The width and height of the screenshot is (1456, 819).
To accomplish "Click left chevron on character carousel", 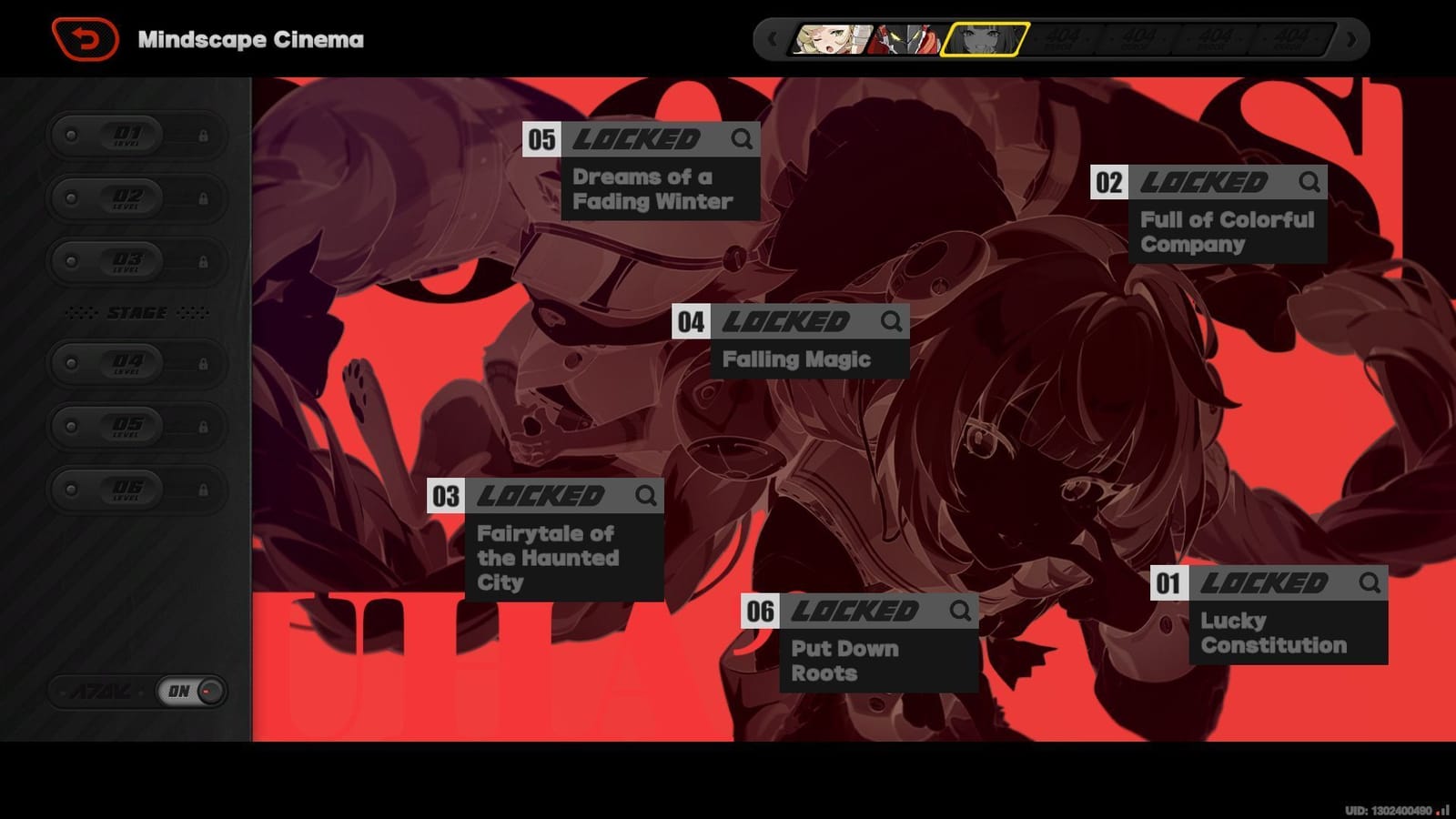I will pyautogui.click(x=773, y=40).
